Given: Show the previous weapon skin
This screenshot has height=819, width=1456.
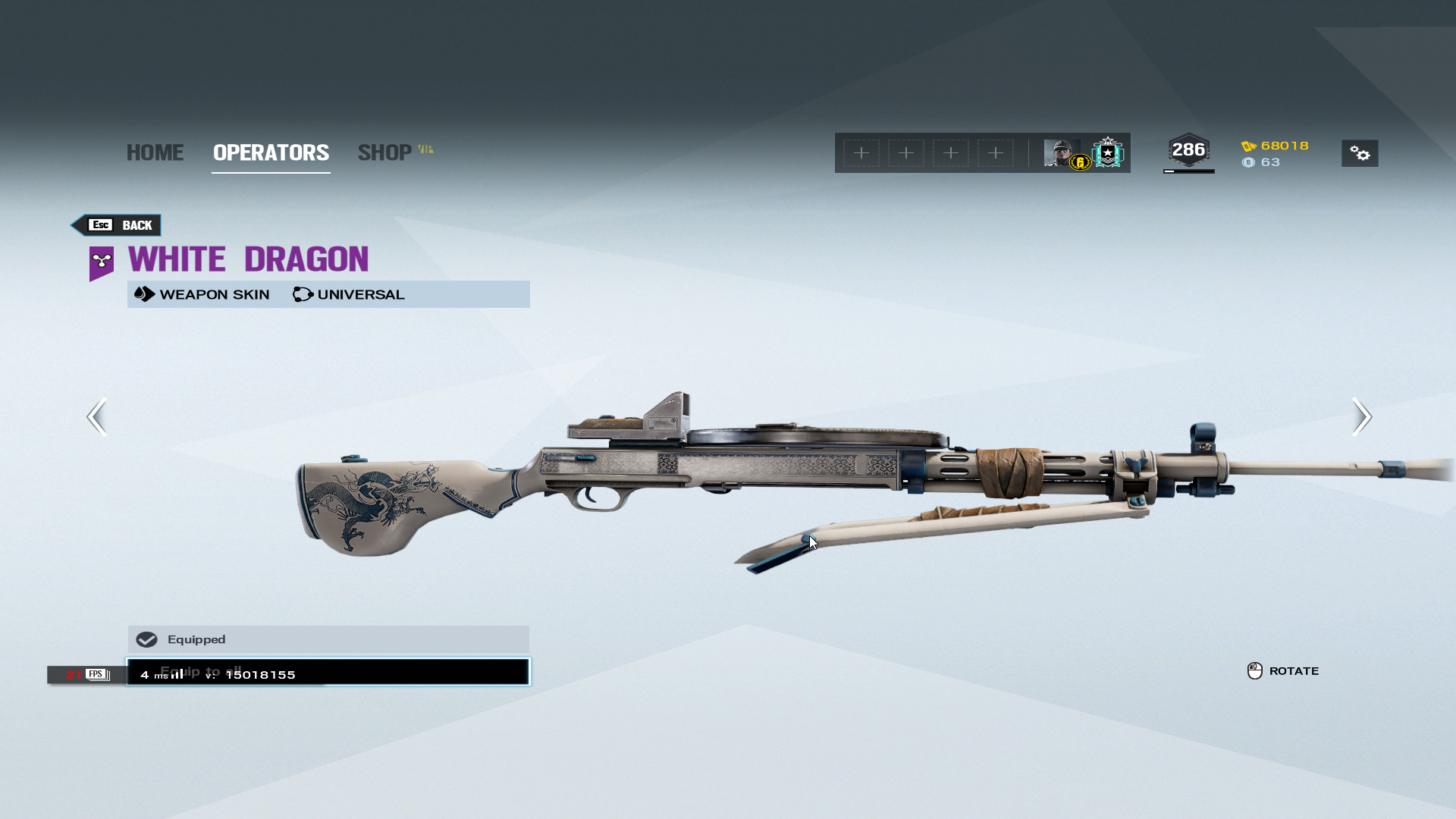Looking at the screenshot, I should pyautogui.click(x=97, y=416).
